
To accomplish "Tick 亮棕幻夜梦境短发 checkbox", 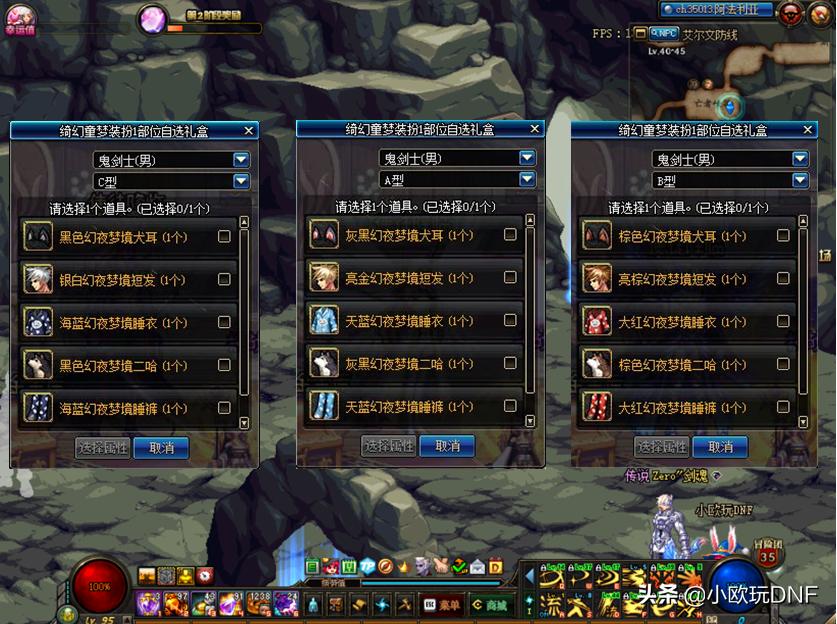I will tap(783, 279).
